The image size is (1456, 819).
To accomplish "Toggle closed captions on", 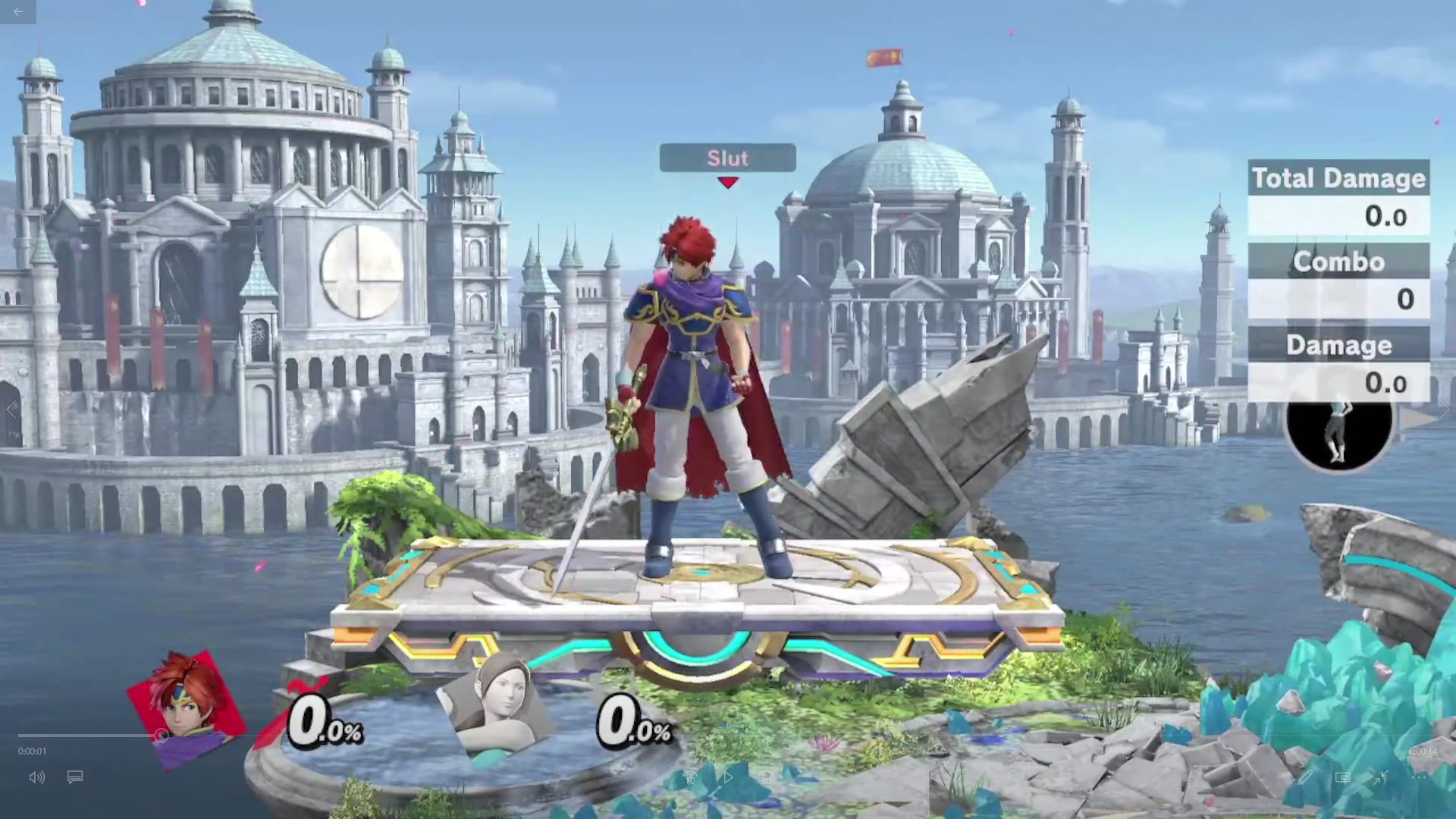I will tap(74, 777).
